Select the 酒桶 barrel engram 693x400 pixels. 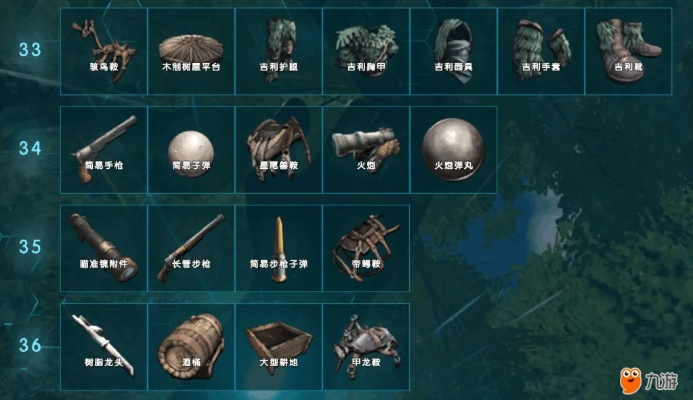click(191, 346)
